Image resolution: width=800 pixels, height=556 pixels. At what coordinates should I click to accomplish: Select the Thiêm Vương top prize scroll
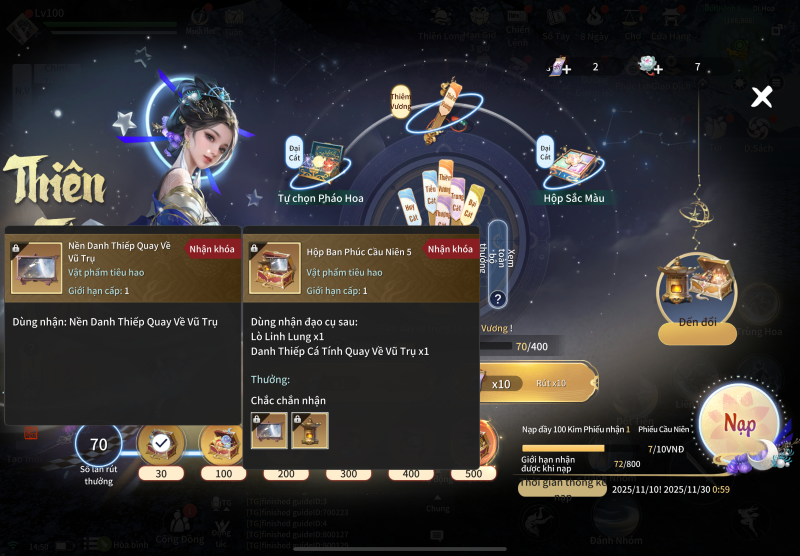click(x=440, y=108)
